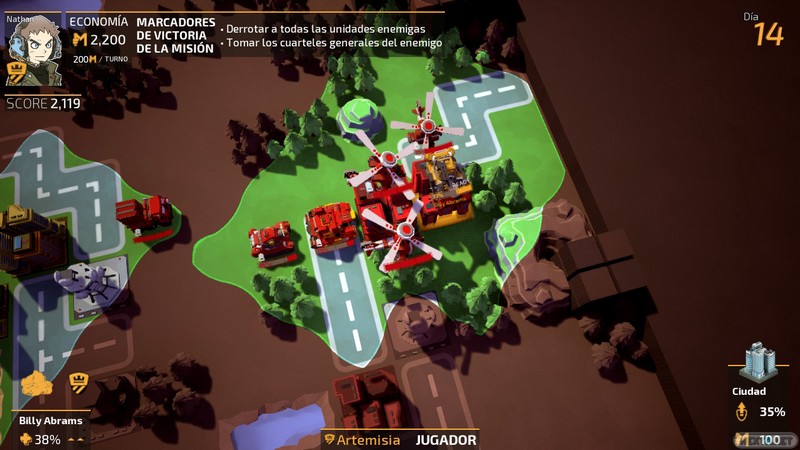This screenshot has height=450, width=800.
Task: Open the Marcadores de Victoria objectives panel
Action: [x=176, y=35]
